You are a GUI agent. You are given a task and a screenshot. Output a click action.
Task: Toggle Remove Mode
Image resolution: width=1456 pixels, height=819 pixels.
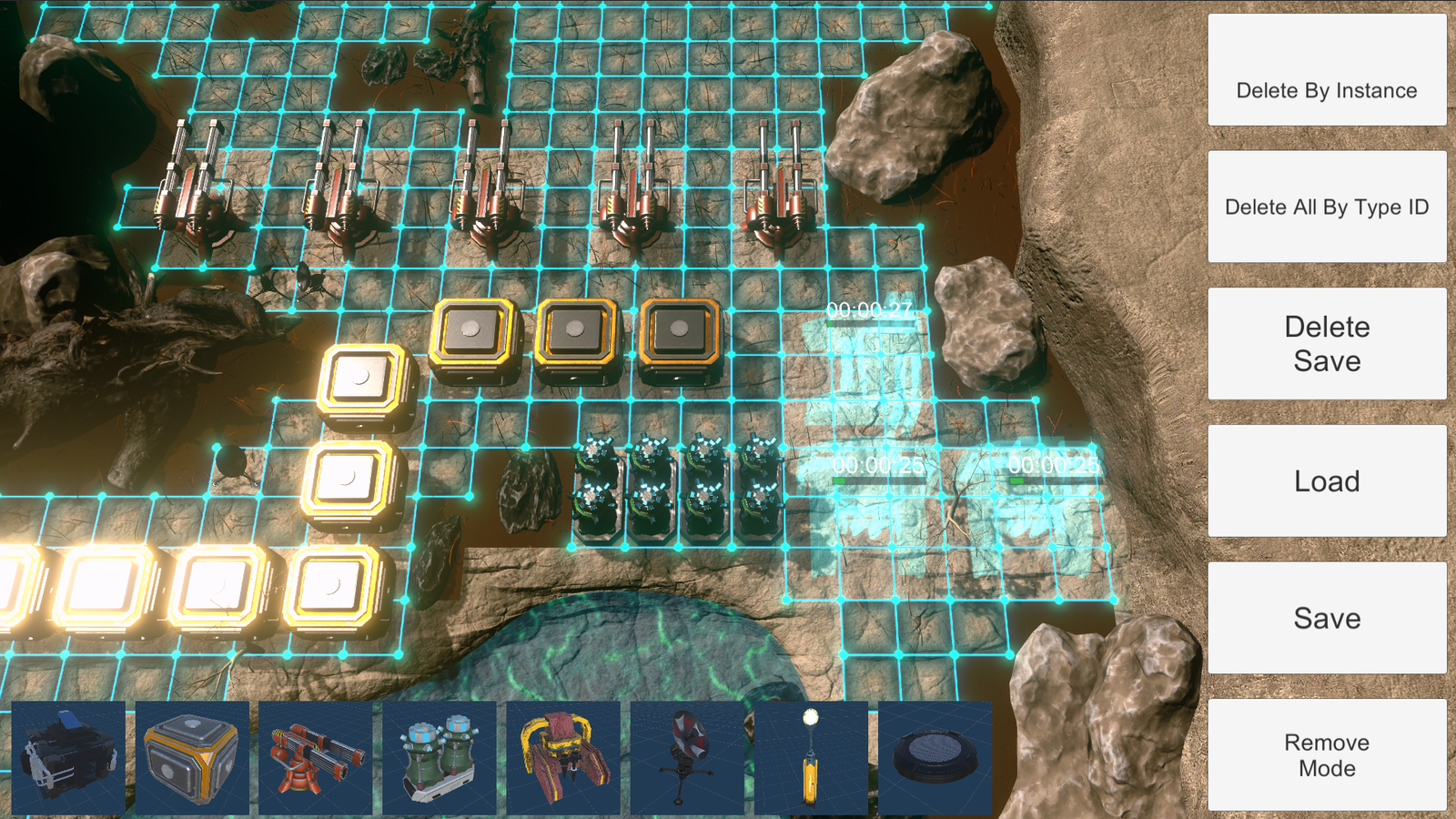1326,754
